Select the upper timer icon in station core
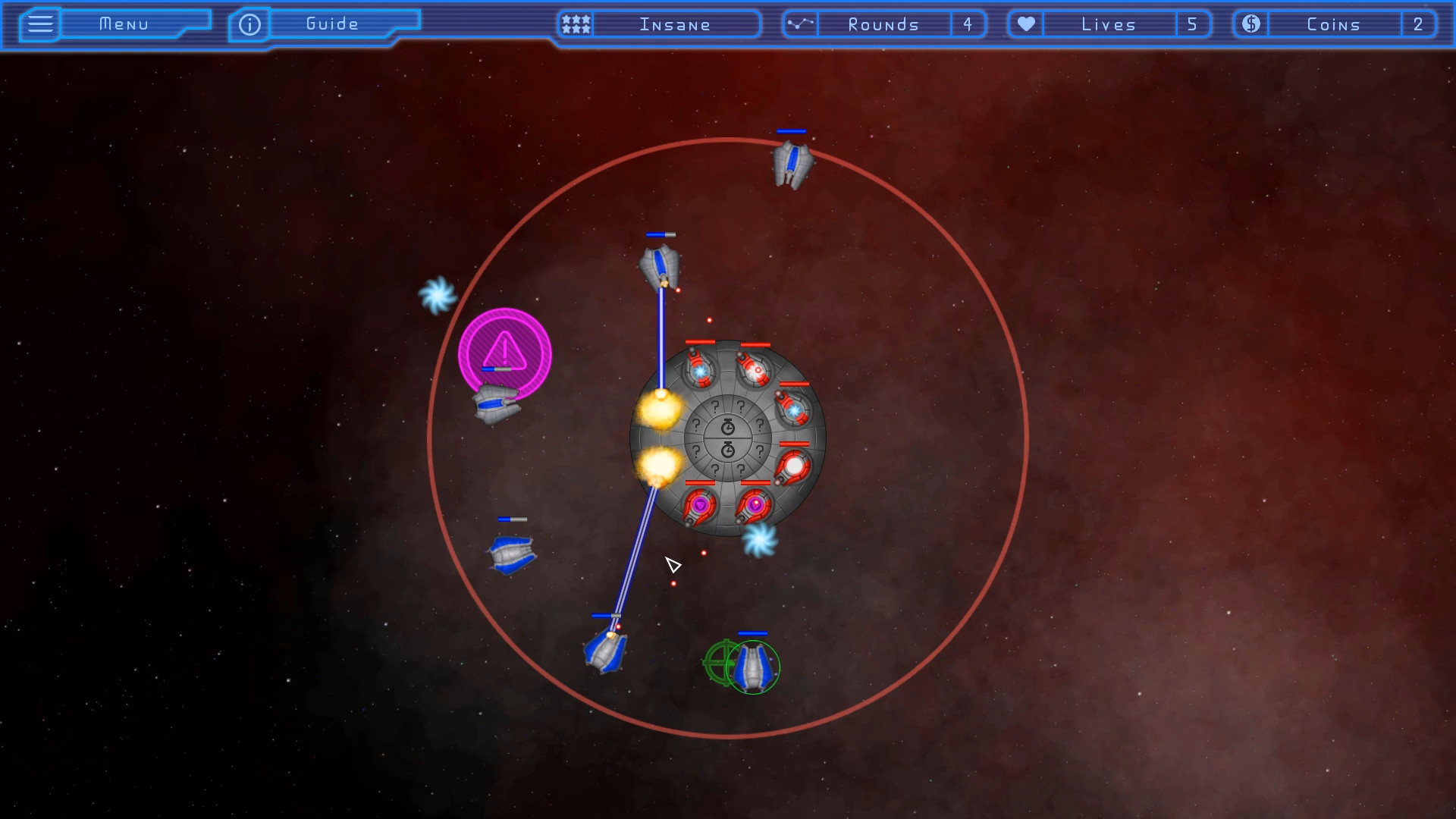 click(728, 425)
